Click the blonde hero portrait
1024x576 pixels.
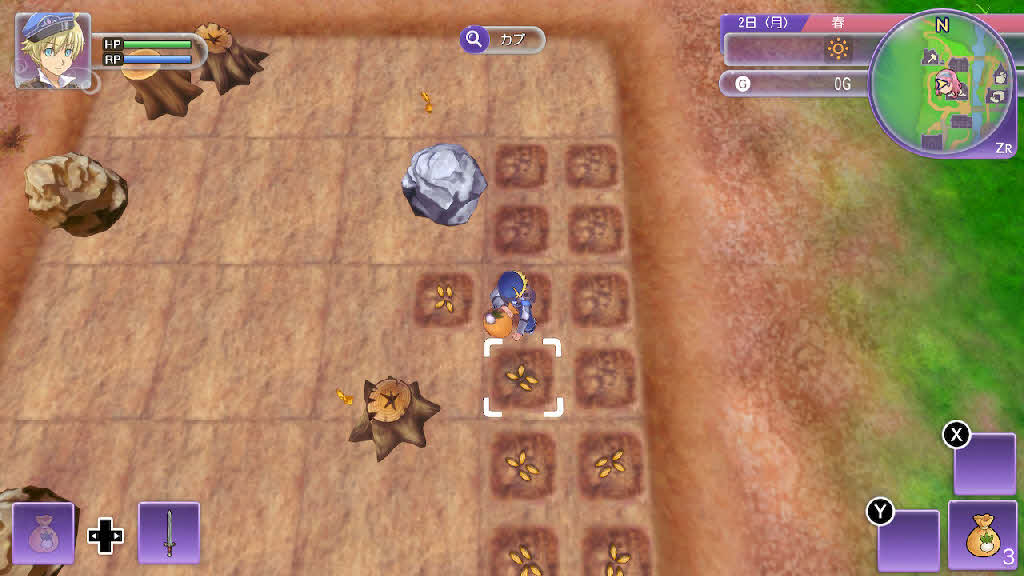[x=53, y=50]
